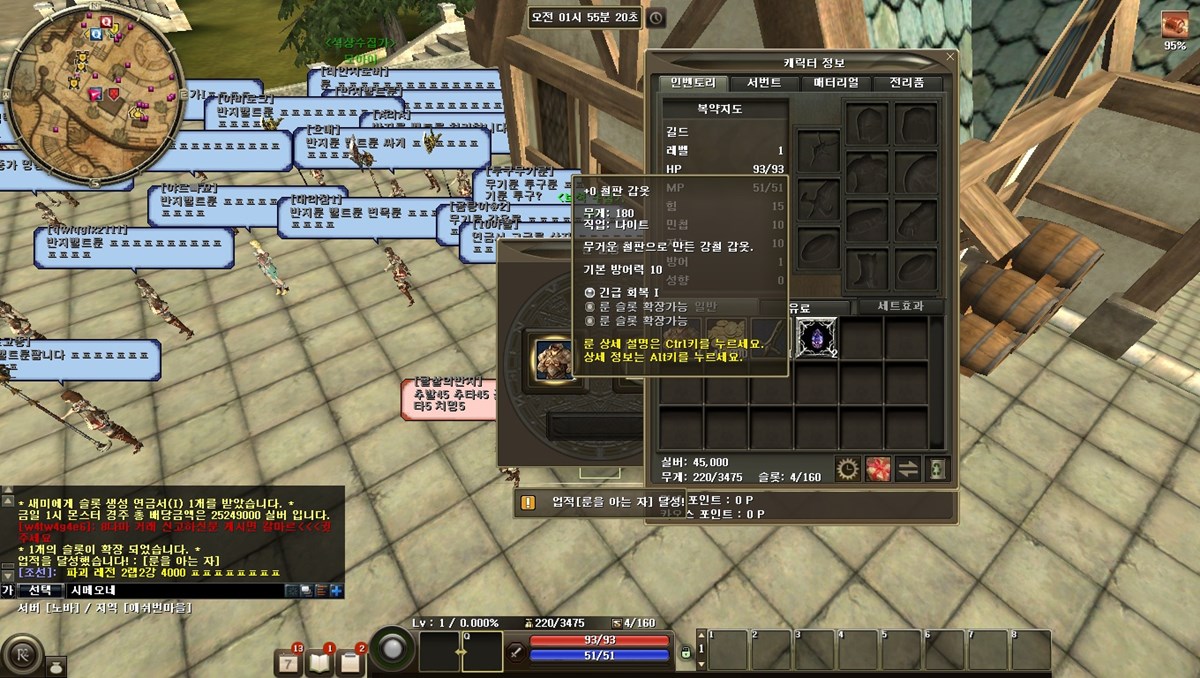Open the clipboard icon with 2 badge
The image size is (1200, 678).
(x=350, y=661)
